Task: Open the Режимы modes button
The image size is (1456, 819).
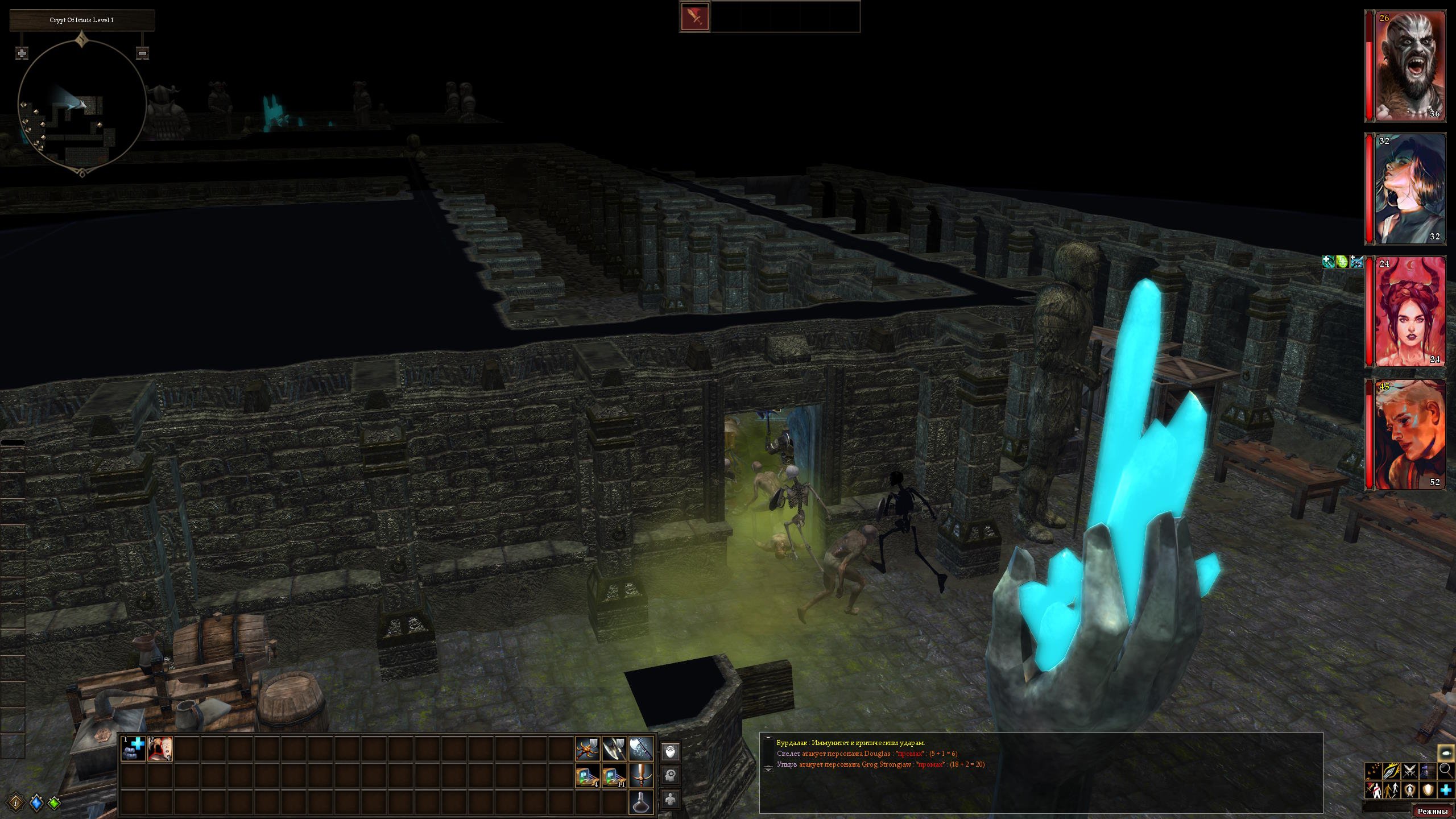Action: click(x=1432, y=811)
